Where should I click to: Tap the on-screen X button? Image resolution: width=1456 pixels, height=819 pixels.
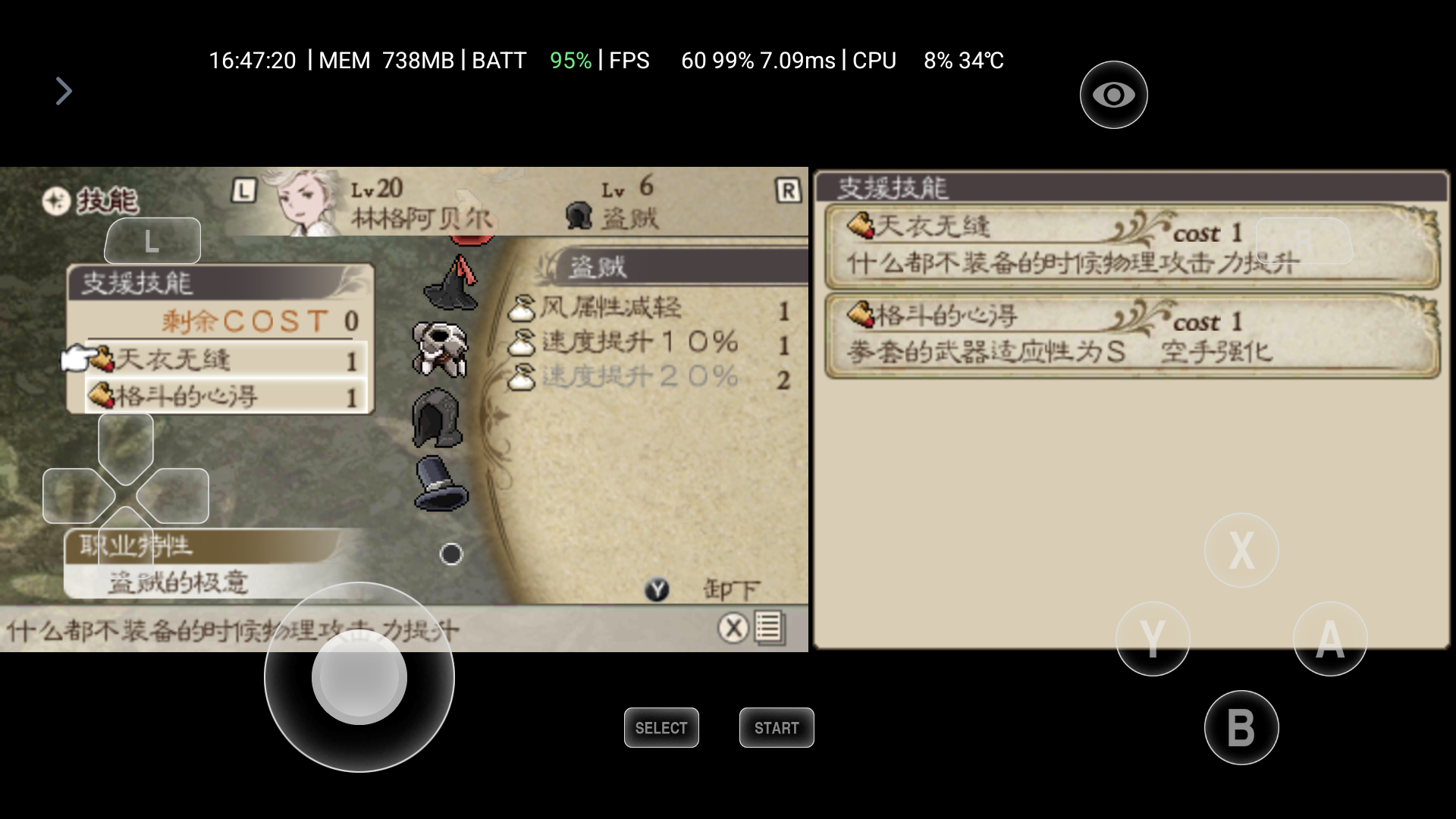pyautogui.click(x=1241, y=550)
